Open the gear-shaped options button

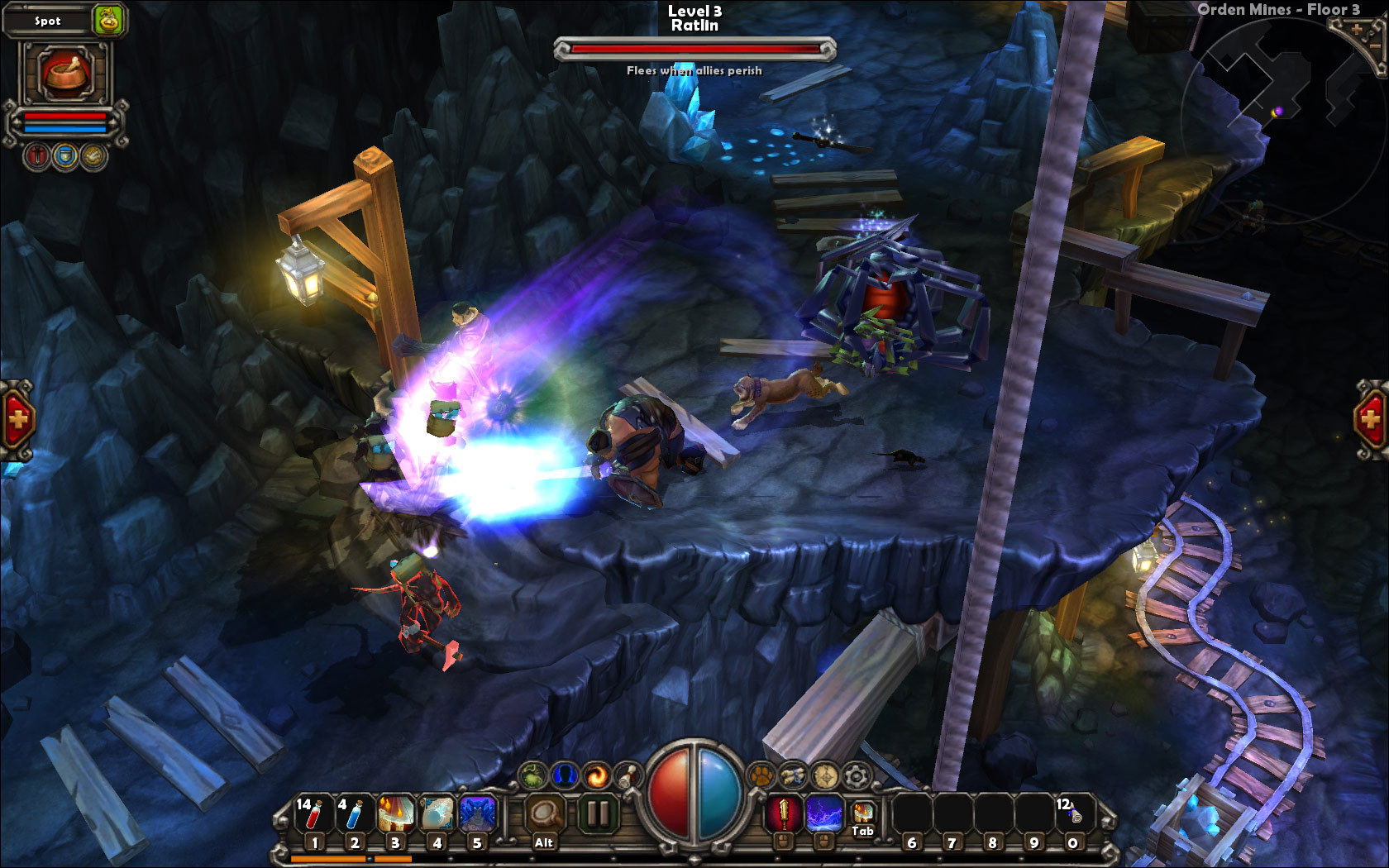[x=856, y=775]
